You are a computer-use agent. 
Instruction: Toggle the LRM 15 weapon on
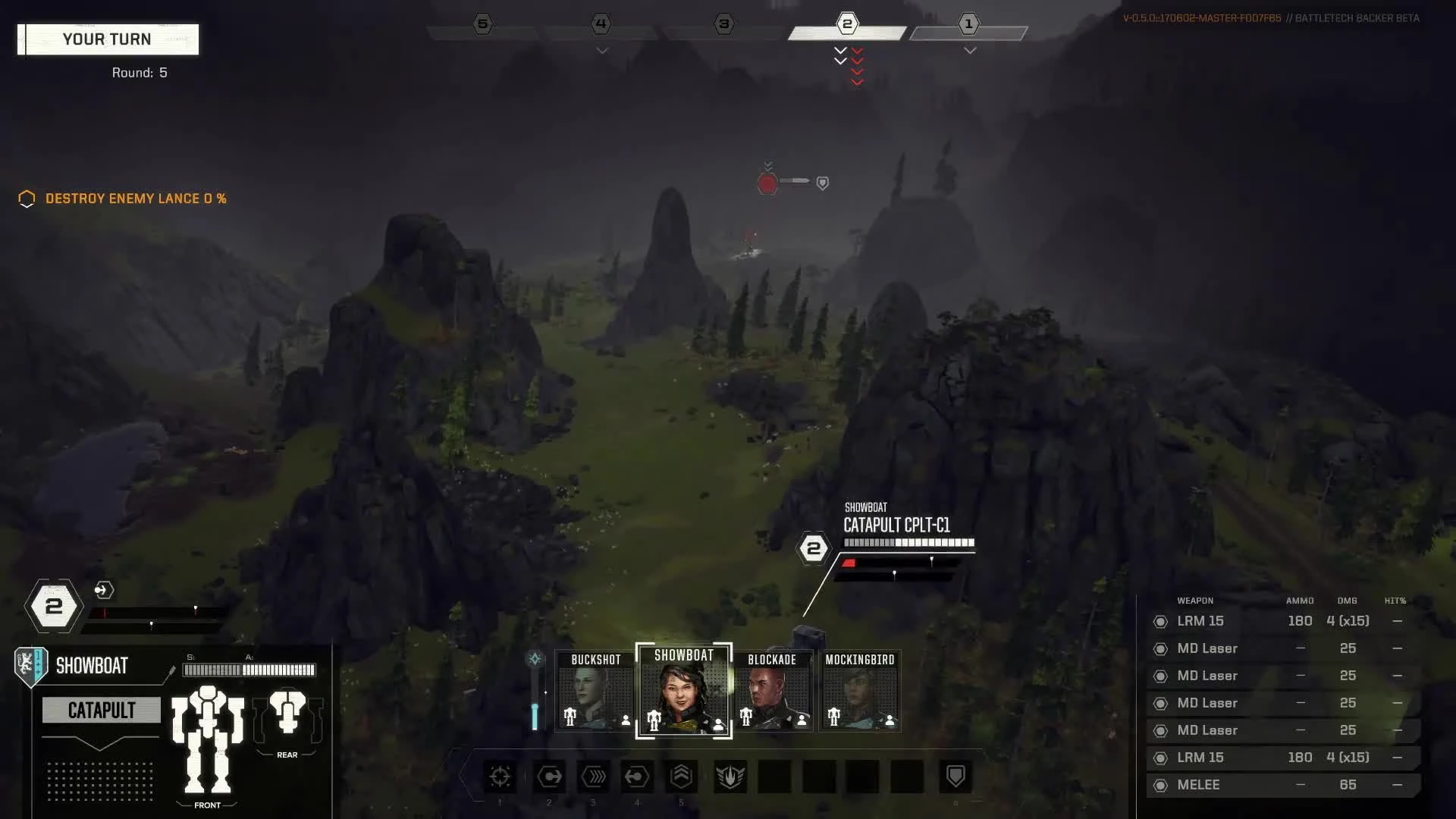1160,621
